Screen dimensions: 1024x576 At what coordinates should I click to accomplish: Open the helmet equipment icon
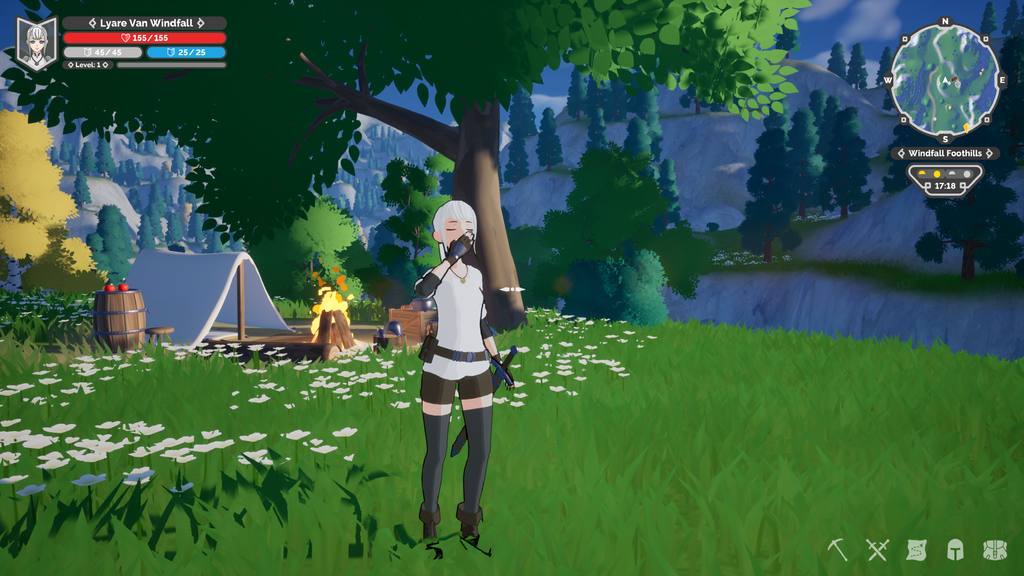[x=955, y=549]
